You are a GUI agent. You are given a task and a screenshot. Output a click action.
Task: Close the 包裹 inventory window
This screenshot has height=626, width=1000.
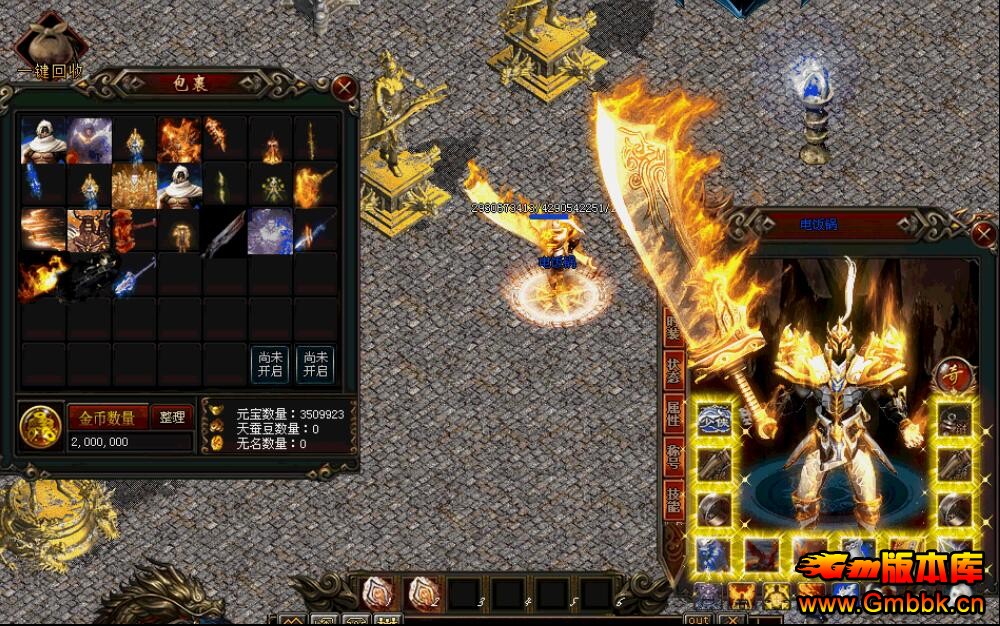click(x=345, y=87)
